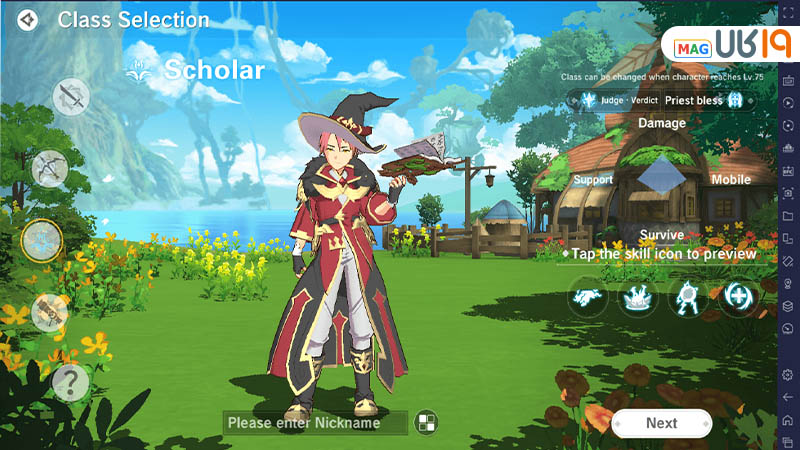Click the emulator sidebar back arrow
Screen dimensions: 800x450
tap(788, 397)
